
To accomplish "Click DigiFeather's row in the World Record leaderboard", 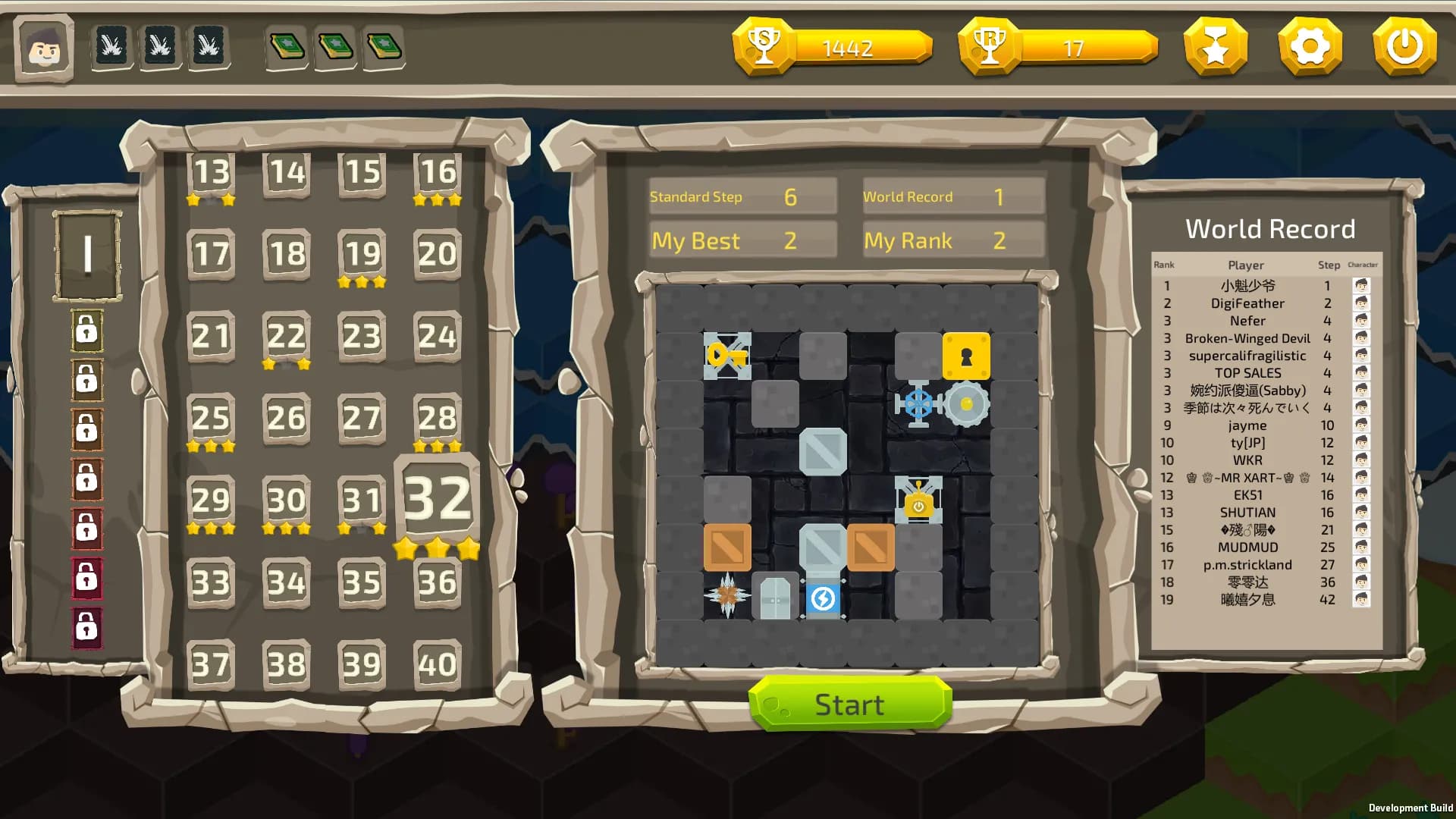I will pyautogui.click(x=1247, y=303).
